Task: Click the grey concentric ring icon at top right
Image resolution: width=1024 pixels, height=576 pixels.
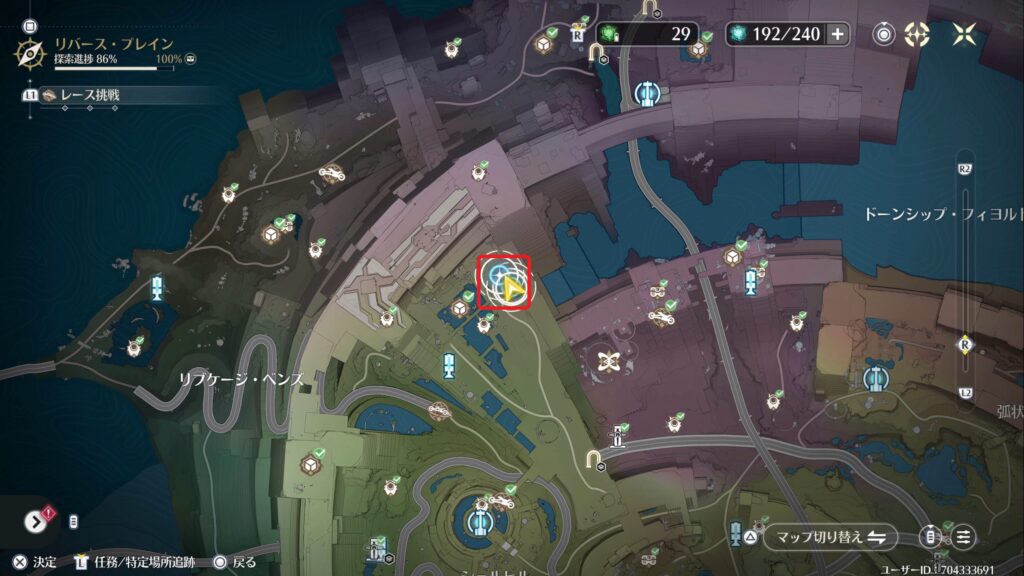Action: (884, 34)
